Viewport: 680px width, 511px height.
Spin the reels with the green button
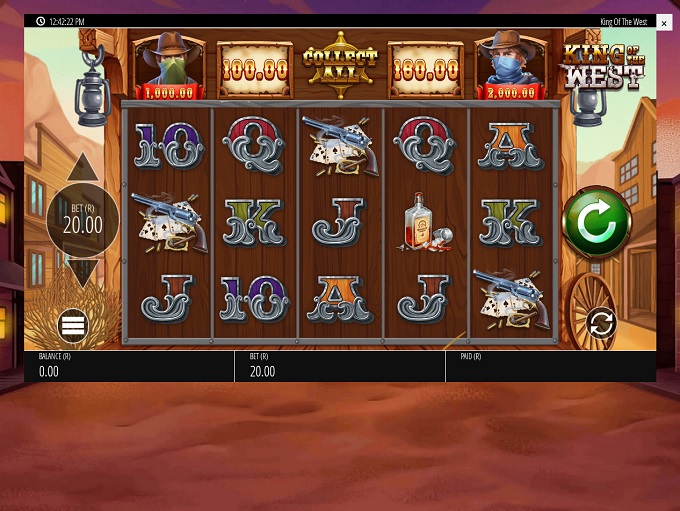pos(596,221)
